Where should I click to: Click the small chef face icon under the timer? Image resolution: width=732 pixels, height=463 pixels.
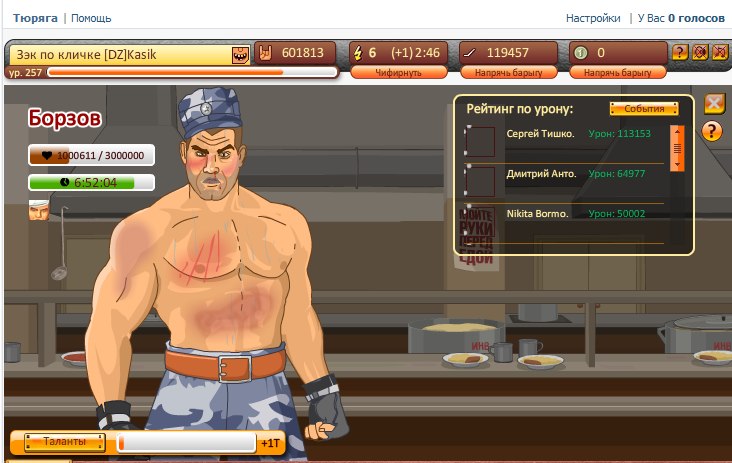tap(38, 210)
